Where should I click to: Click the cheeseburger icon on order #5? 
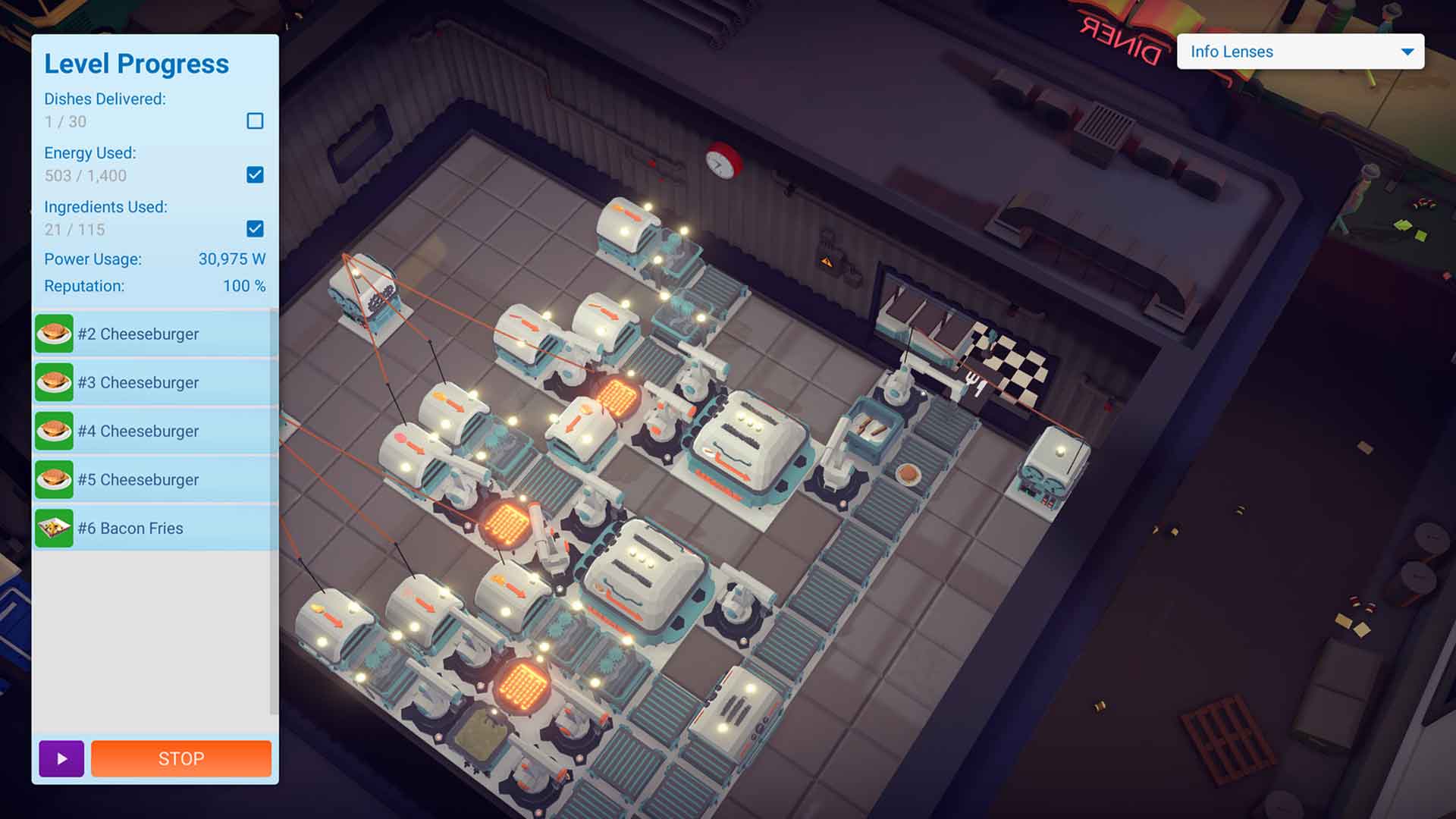pyautogui.click(x=54, y=479)
